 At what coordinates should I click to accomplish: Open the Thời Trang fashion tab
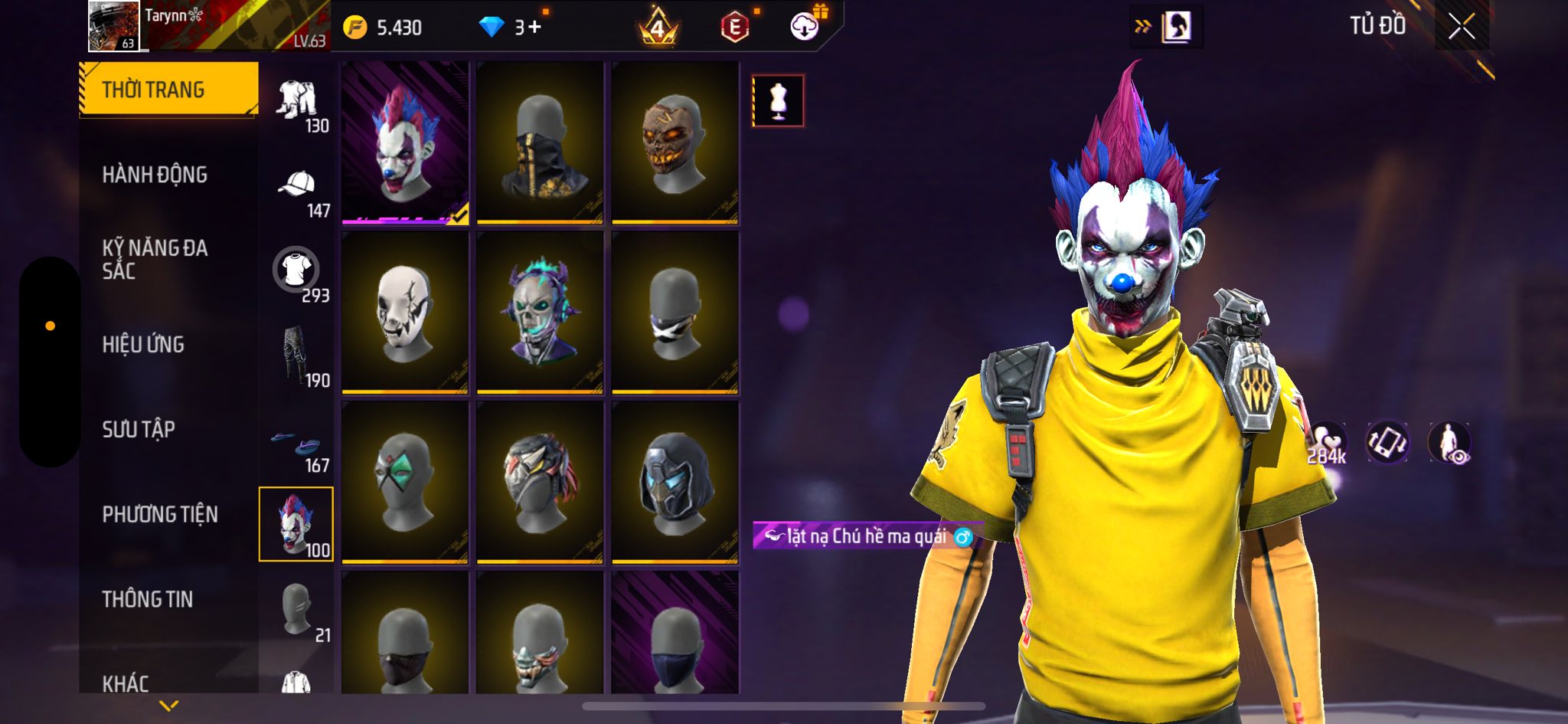(x=168, y=90)
